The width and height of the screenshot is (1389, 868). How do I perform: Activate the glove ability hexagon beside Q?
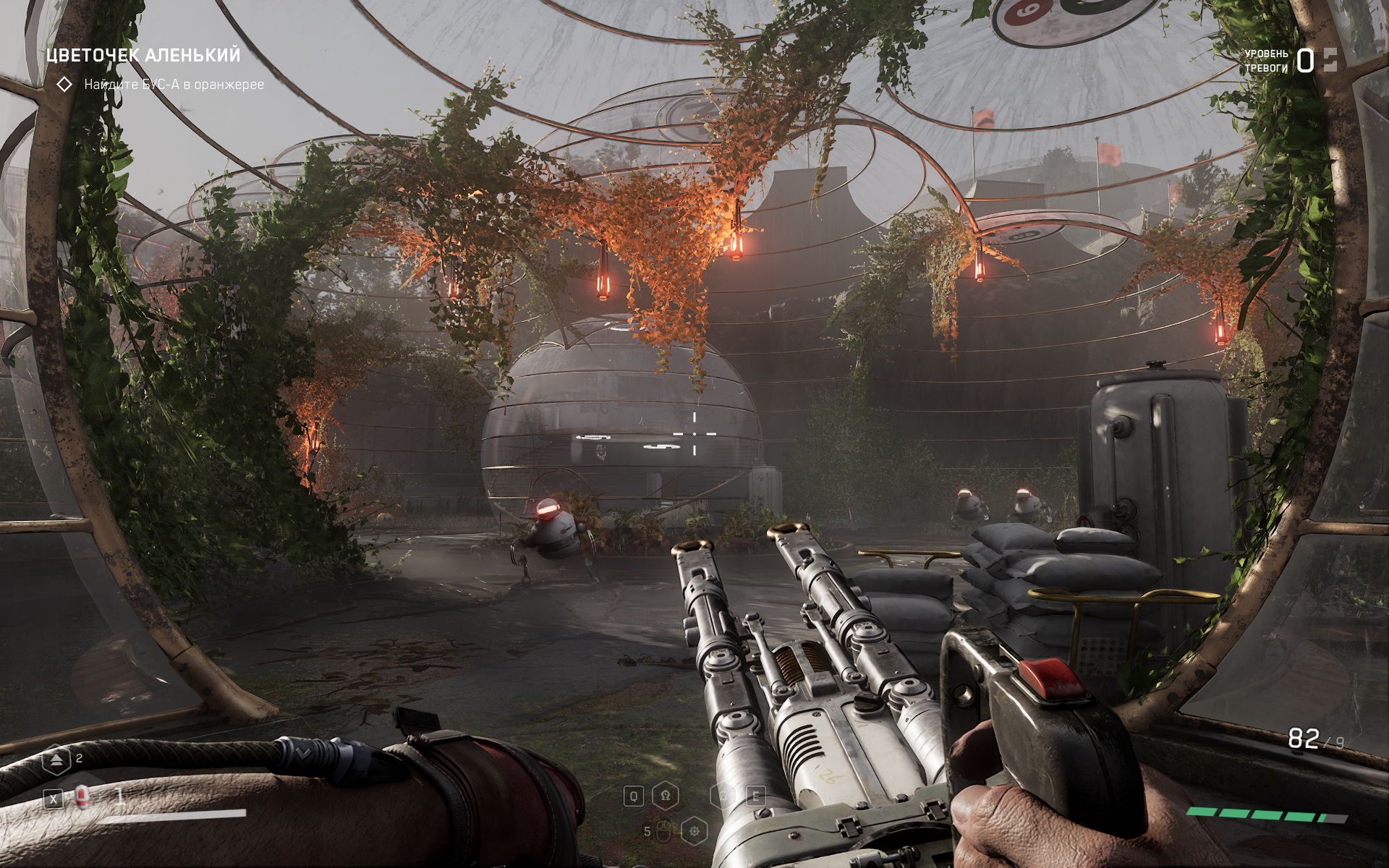point(664,796)
